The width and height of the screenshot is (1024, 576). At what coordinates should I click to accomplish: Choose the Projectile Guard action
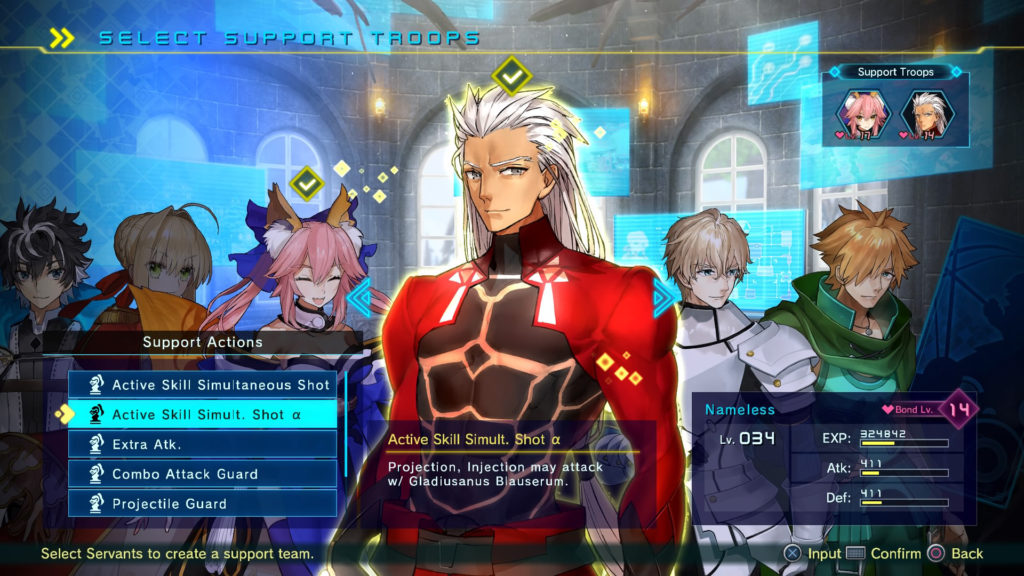click(x=207, y=503)
